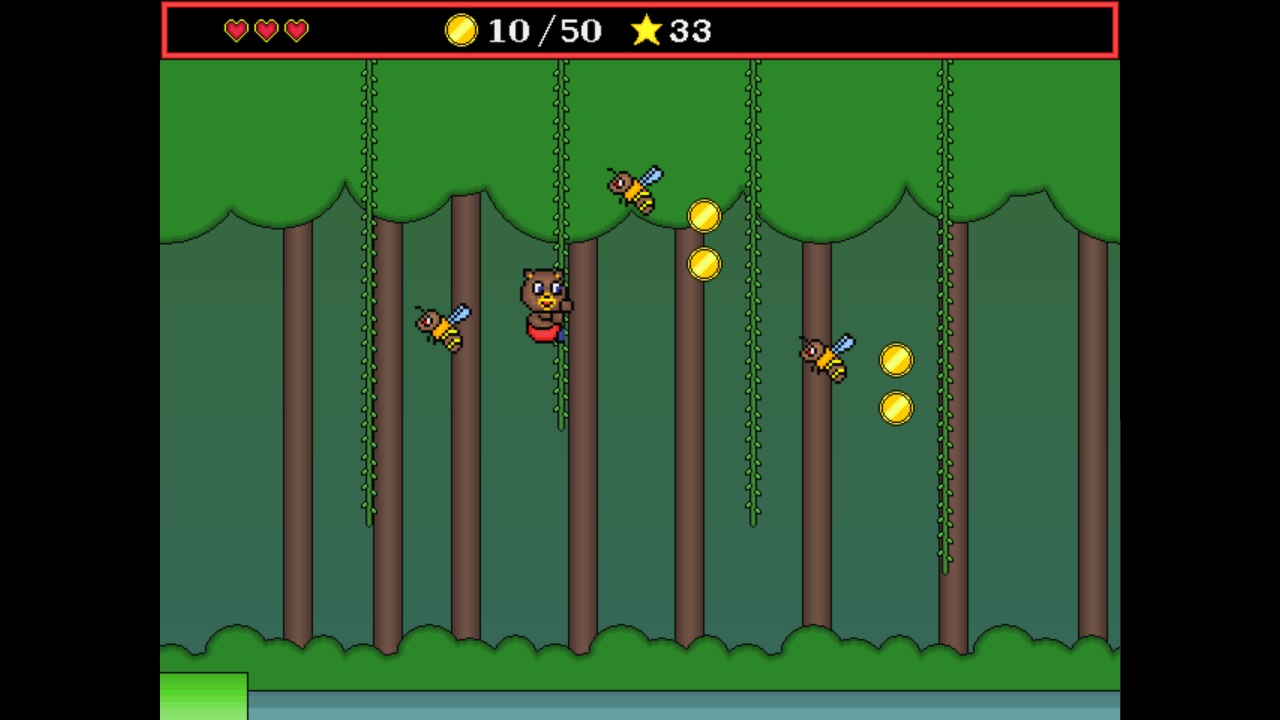Select the star icon showing 33 points
Image resolution: width=1280 pixels, height=720 pixels.
pyautogui.click(x=648, y=31)
